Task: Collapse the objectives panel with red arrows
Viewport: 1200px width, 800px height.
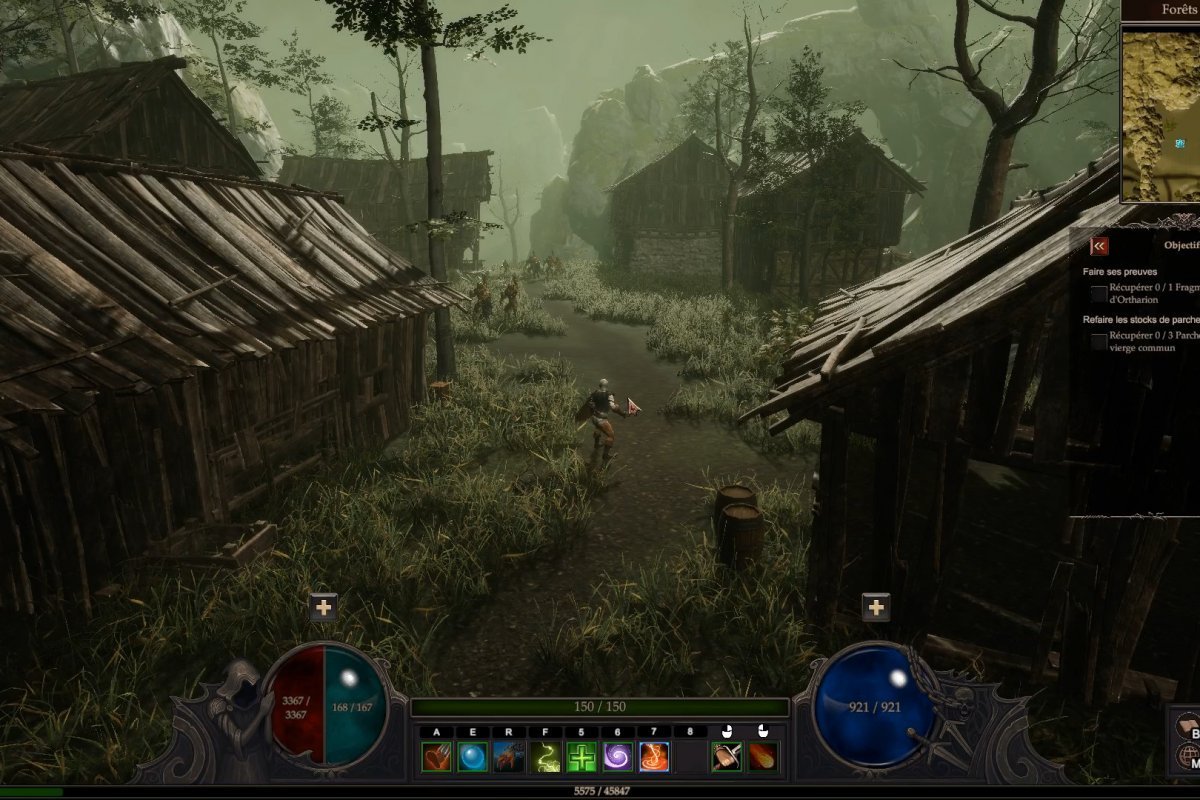Action: coord(1099,245)
